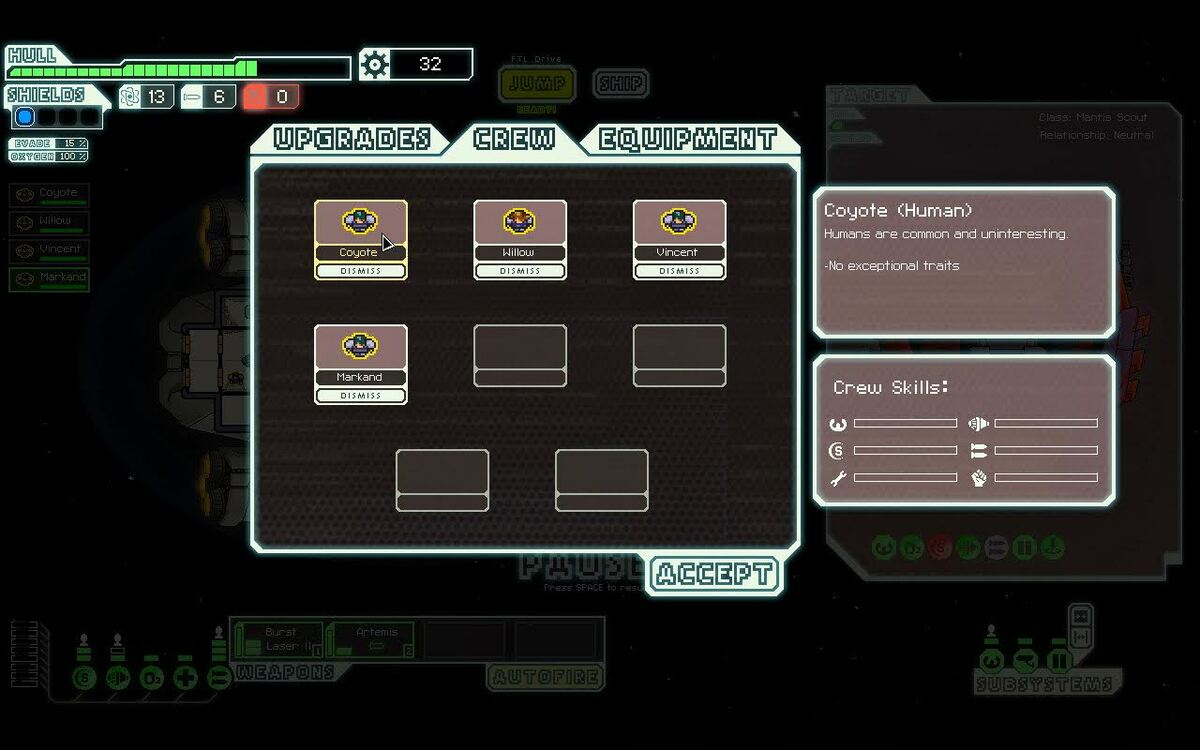Select the Crew tab

click(x=514, y=139)
